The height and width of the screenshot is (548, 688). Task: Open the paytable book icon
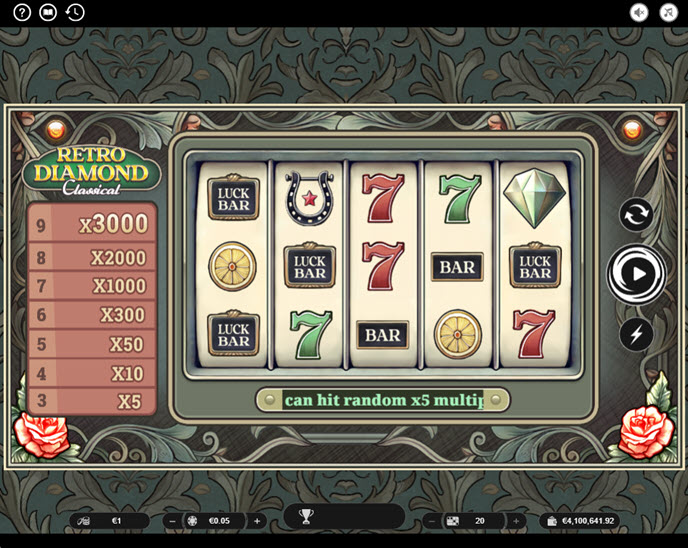(x=48, y=13)
